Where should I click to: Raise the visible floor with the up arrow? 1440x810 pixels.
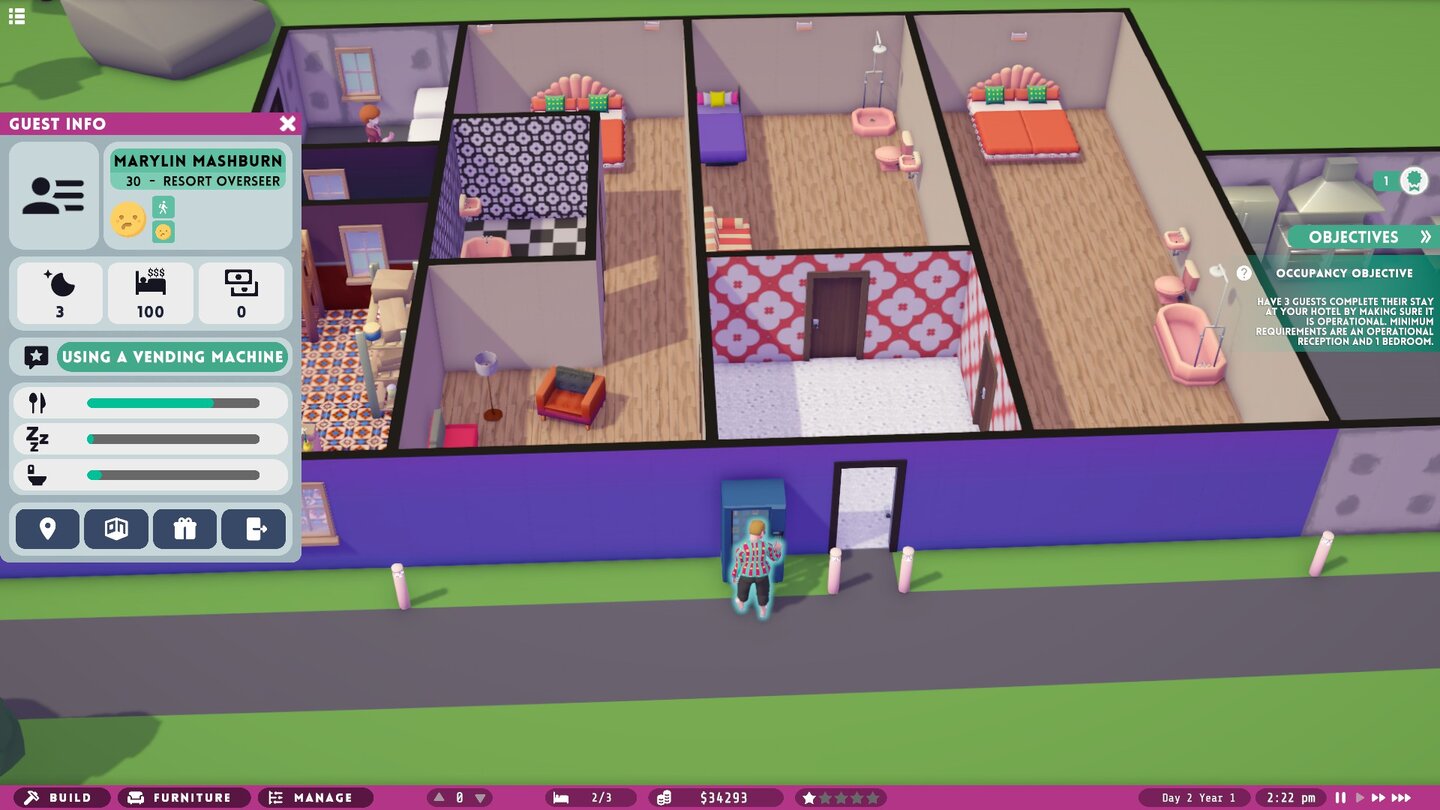click(x=438, y=797)
